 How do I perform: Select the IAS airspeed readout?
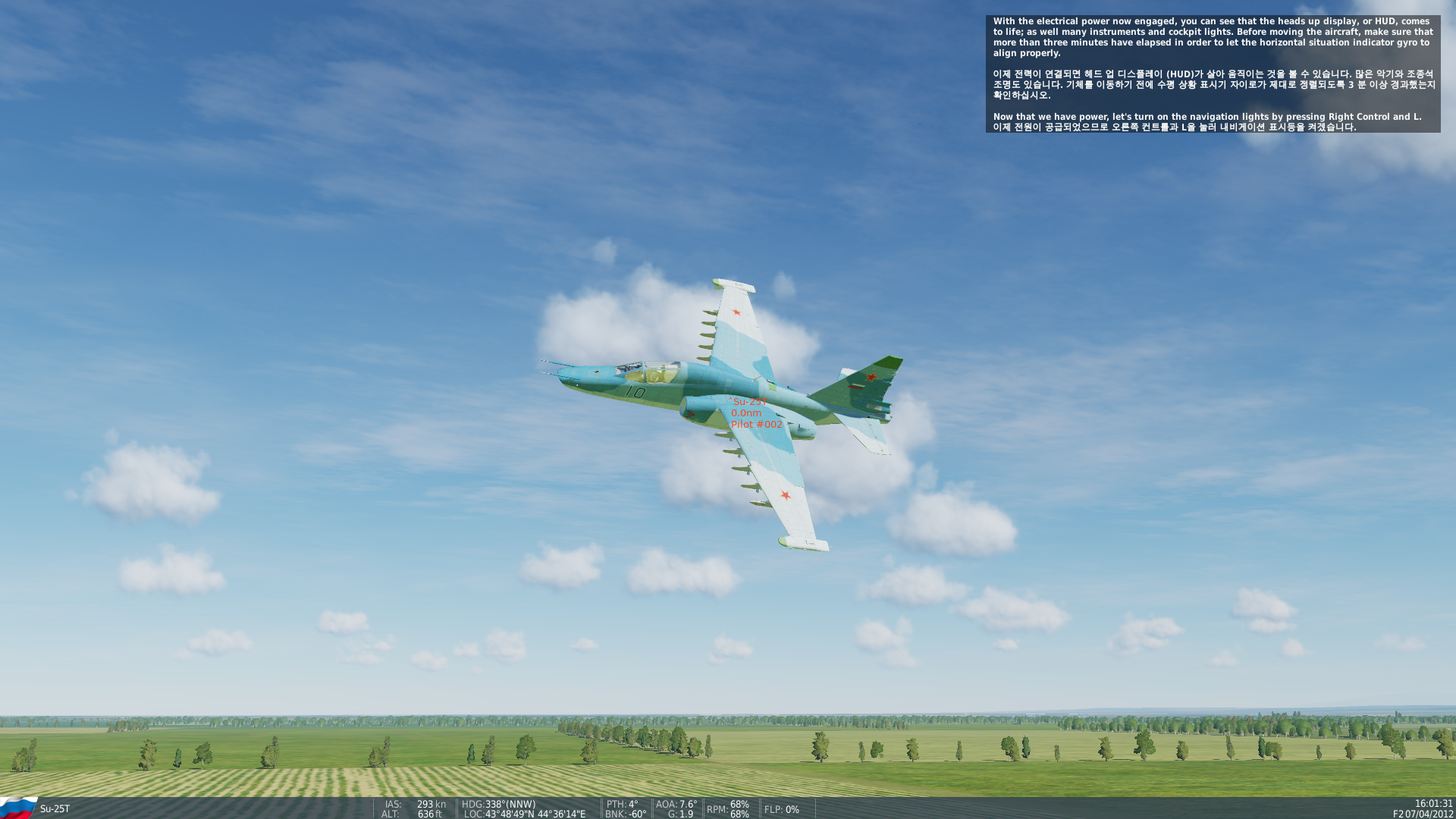point(414,805)
